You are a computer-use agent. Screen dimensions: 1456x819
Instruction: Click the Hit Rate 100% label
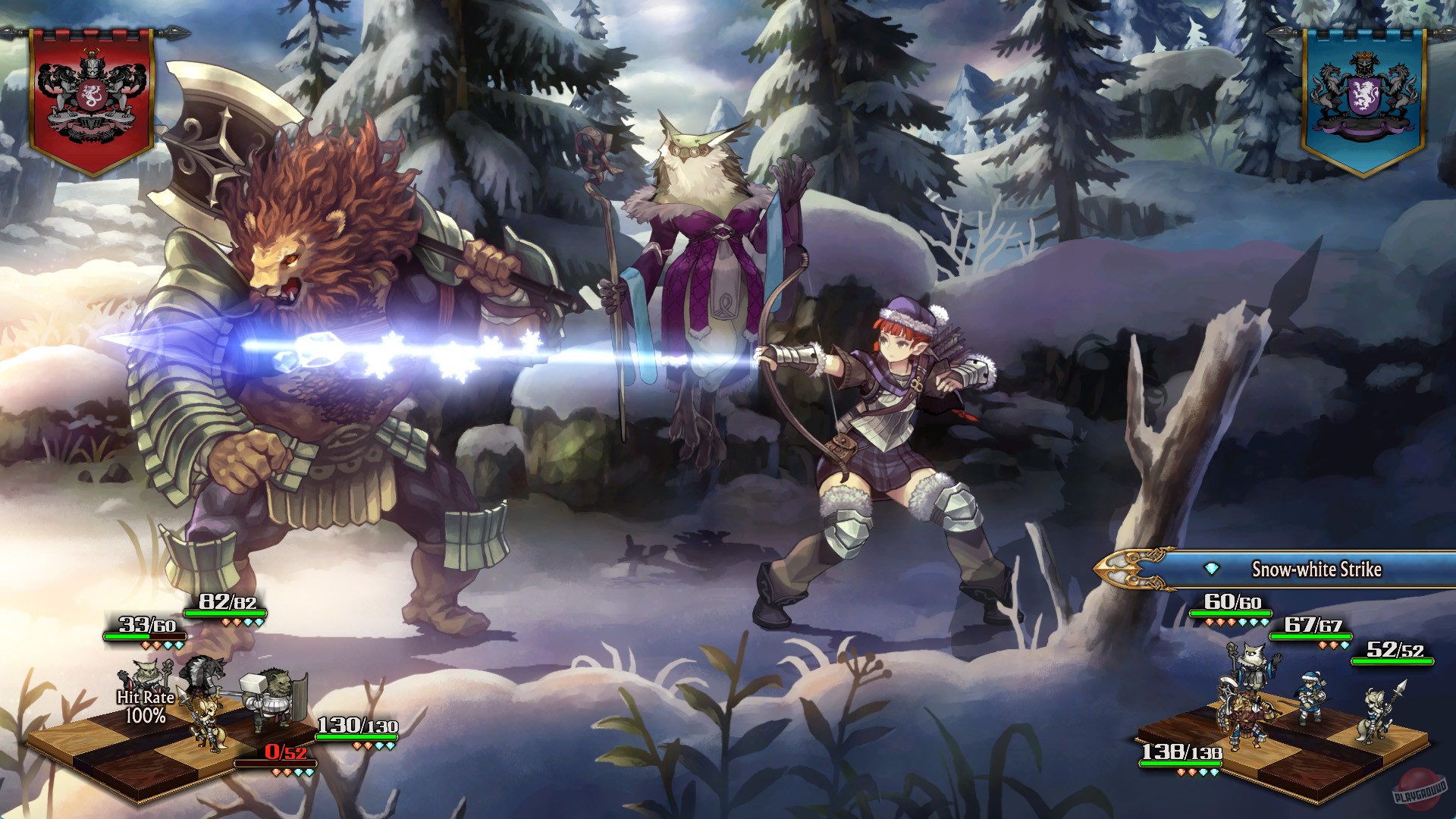145,705
